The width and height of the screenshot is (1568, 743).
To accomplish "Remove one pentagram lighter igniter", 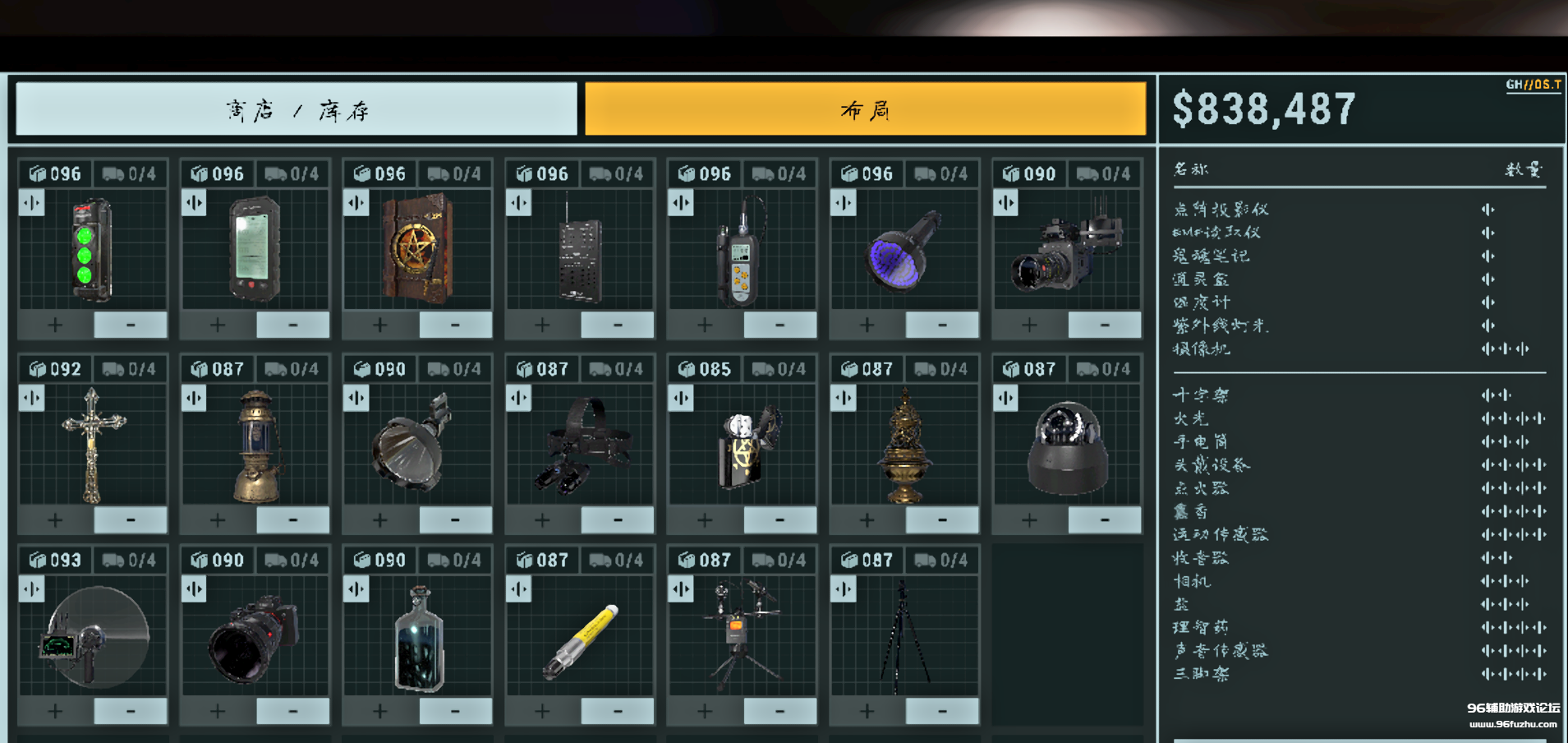I will pyautogui.click(x=779, y=520).
